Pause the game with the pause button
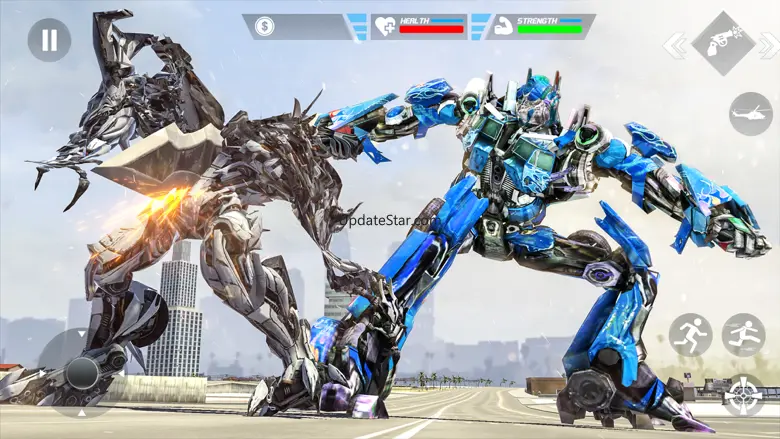 point(48,40)
